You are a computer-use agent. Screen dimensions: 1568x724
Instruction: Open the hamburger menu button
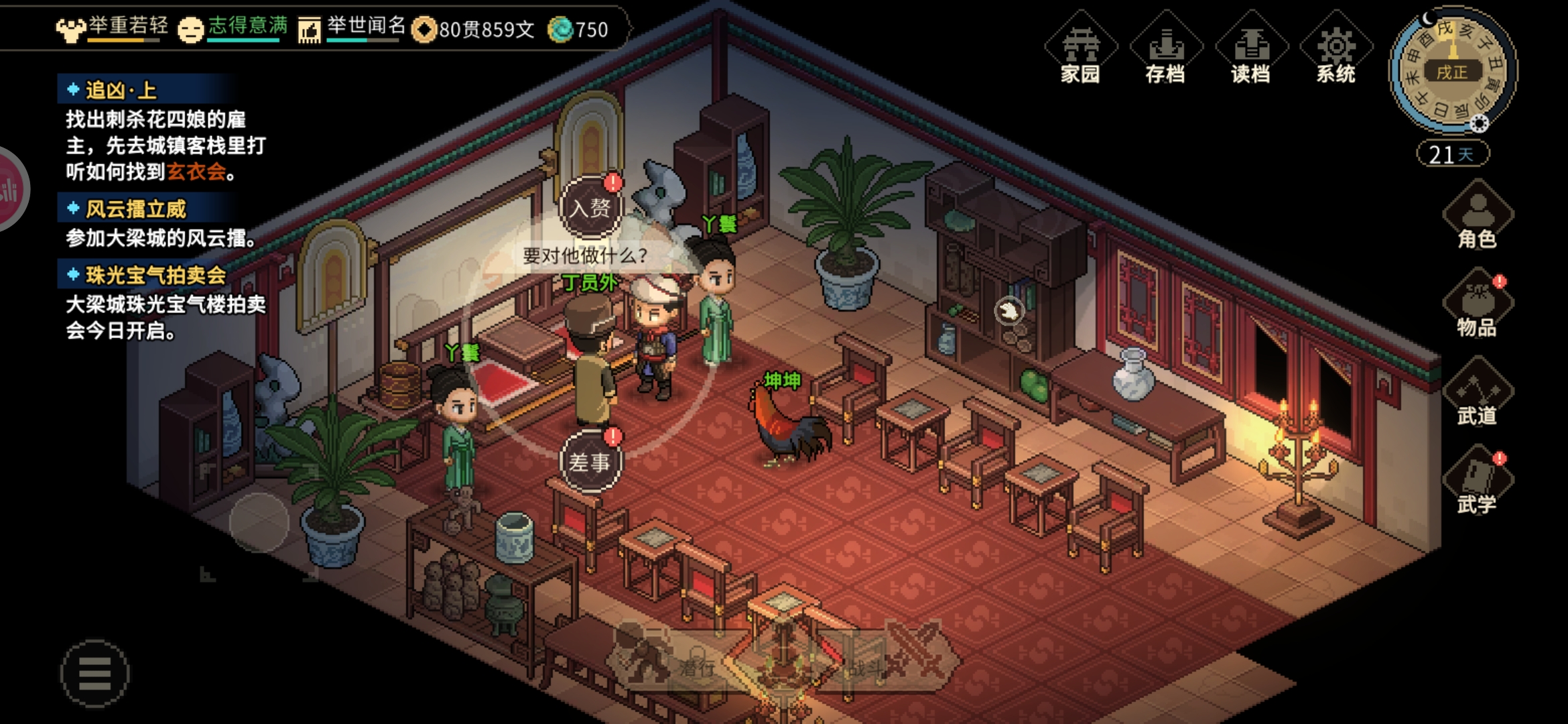click(94, 673)
